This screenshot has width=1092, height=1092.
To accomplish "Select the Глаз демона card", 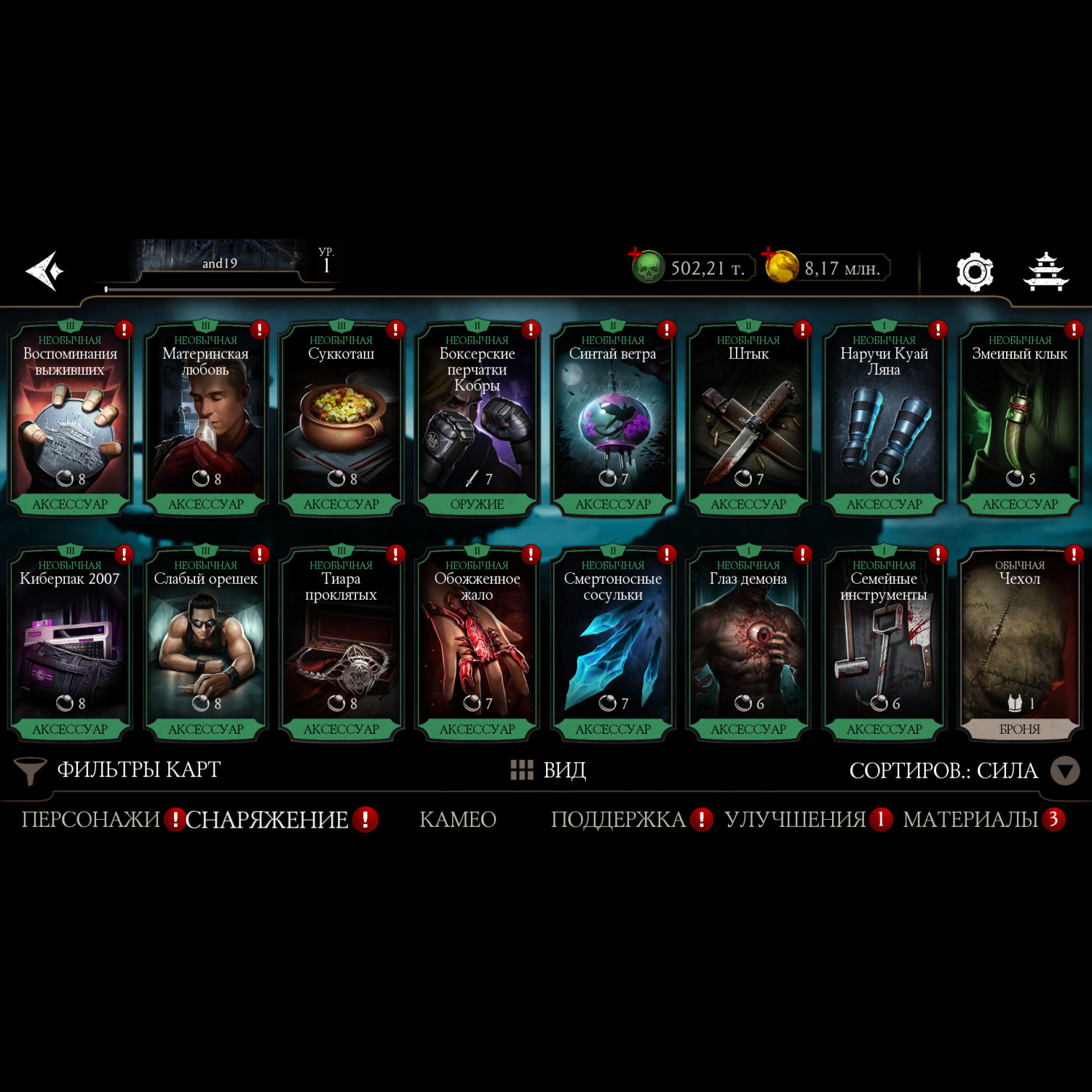I will click(748, 644).
